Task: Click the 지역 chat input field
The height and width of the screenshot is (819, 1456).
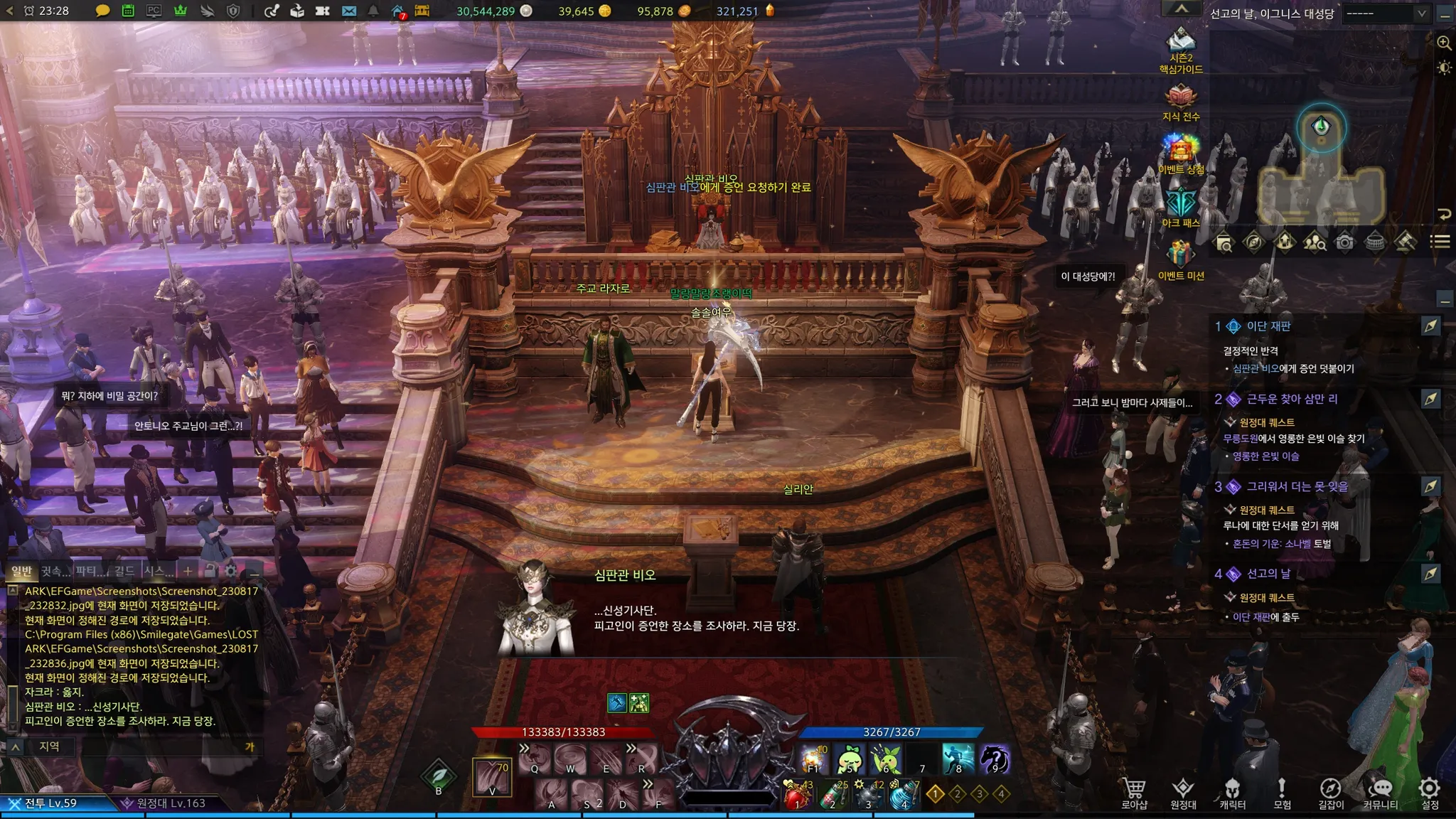Action: 142,746
